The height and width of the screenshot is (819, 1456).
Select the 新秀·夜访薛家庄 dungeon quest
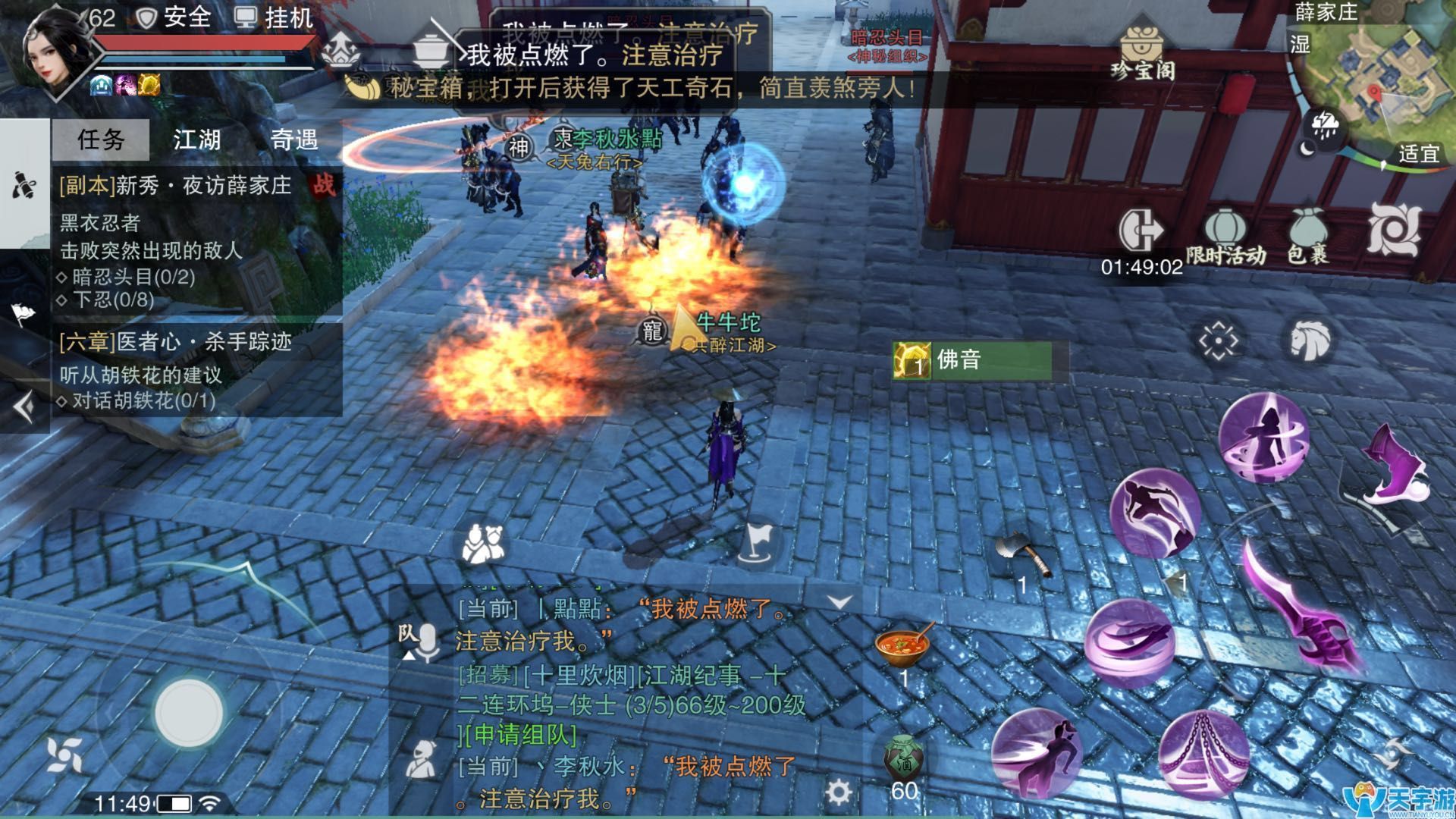[176, 186]
